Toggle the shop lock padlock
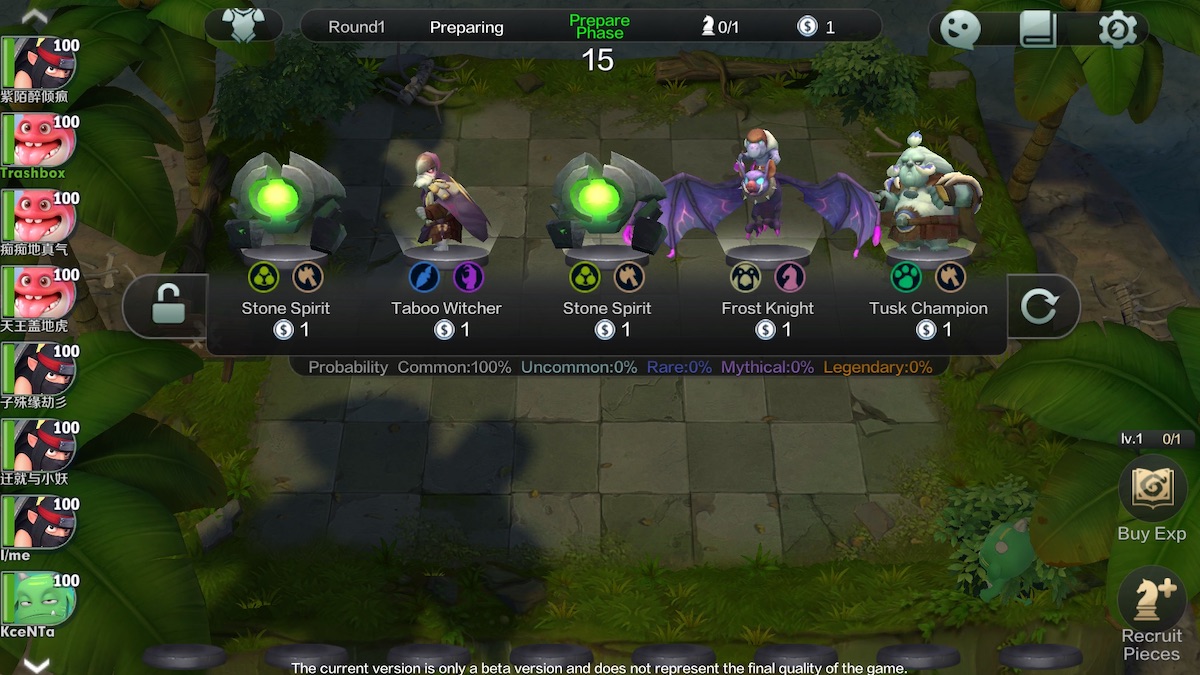The width and height of the screenshot is (1200, 675). [166, 305]
